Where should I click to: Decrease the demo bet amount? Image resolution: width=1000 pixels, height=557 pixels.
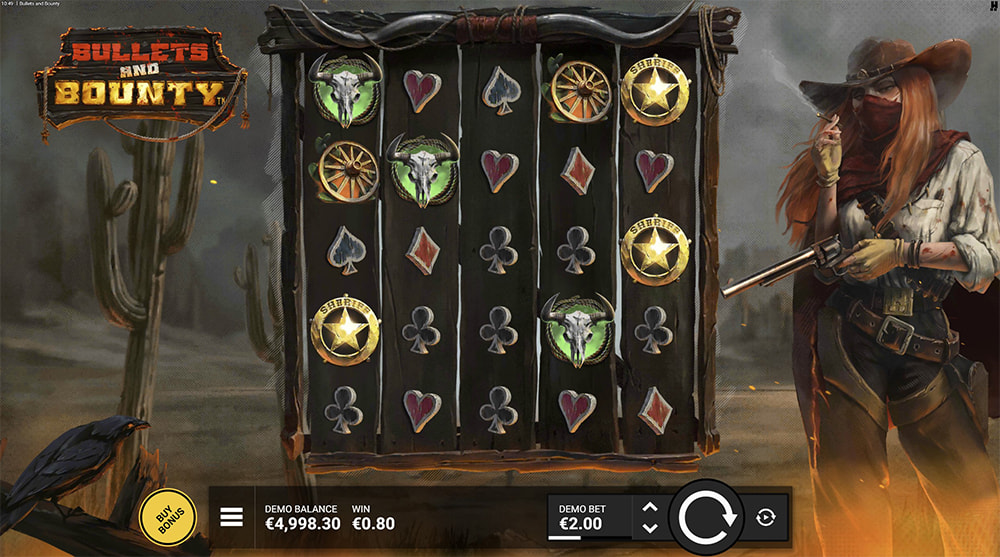pos(649,527)
